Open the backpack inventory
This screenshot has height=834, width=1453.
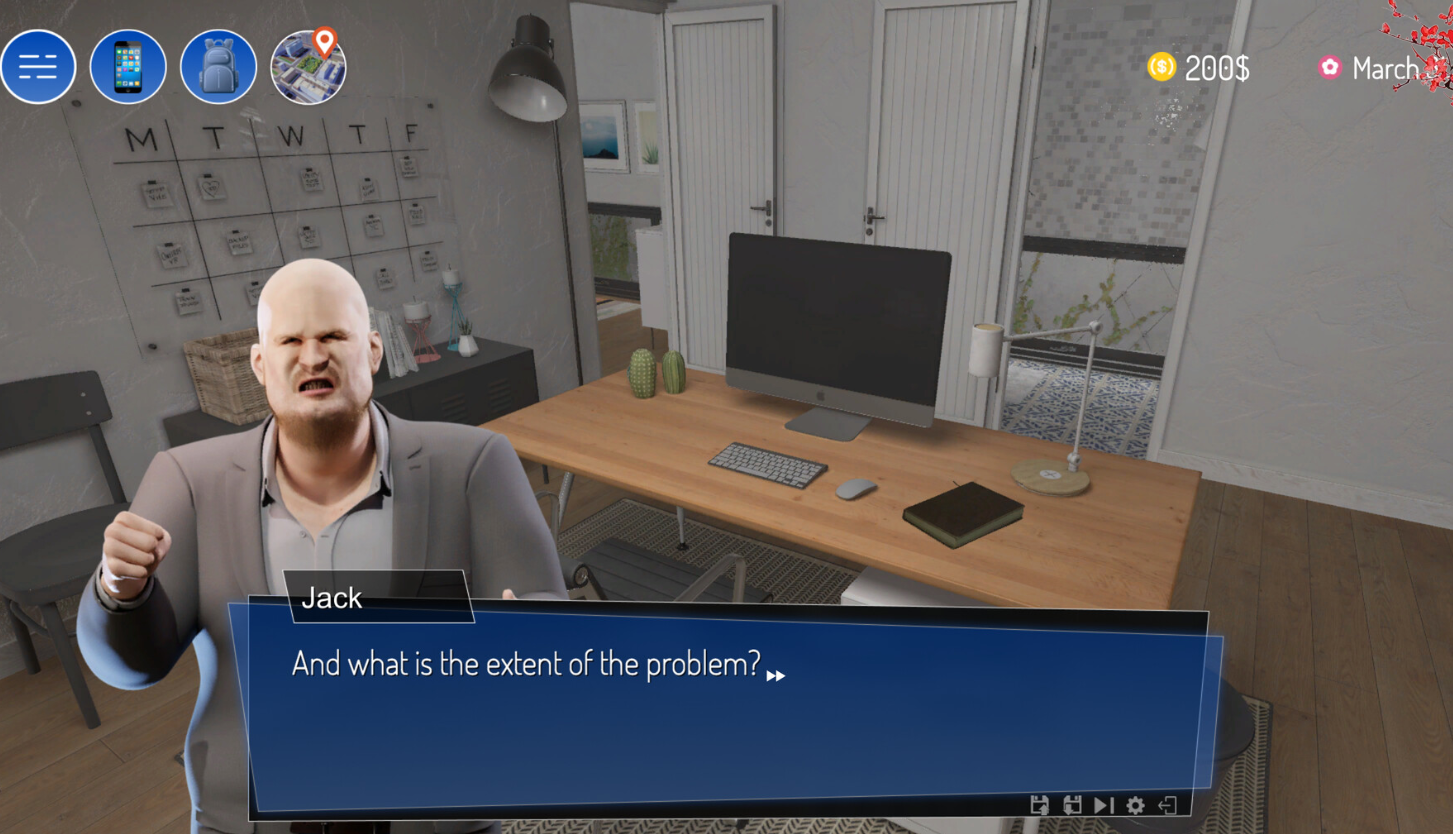point(218,68)
